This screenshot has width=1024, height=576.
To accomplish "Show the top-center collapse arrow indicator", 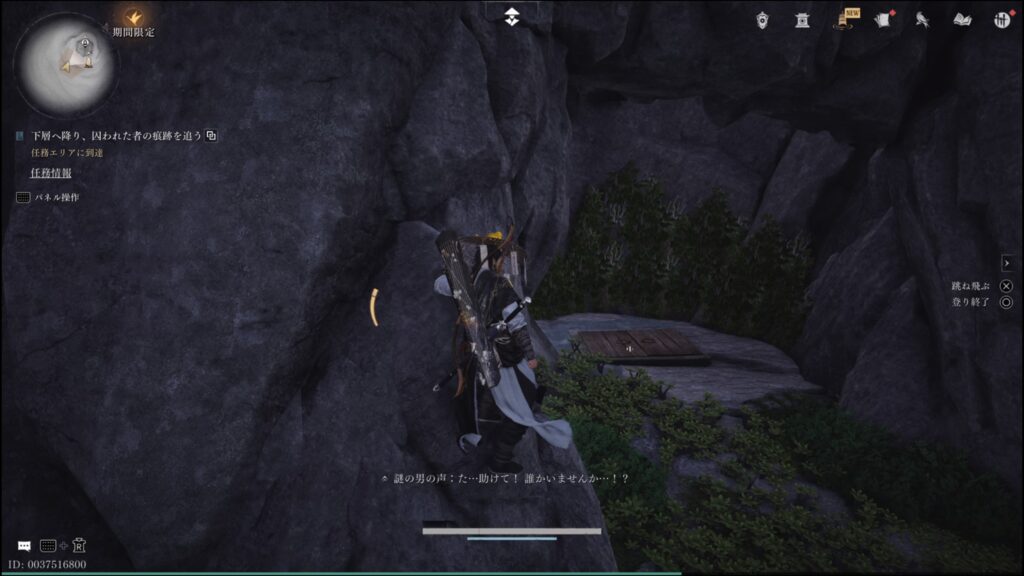I will [512, 16].
